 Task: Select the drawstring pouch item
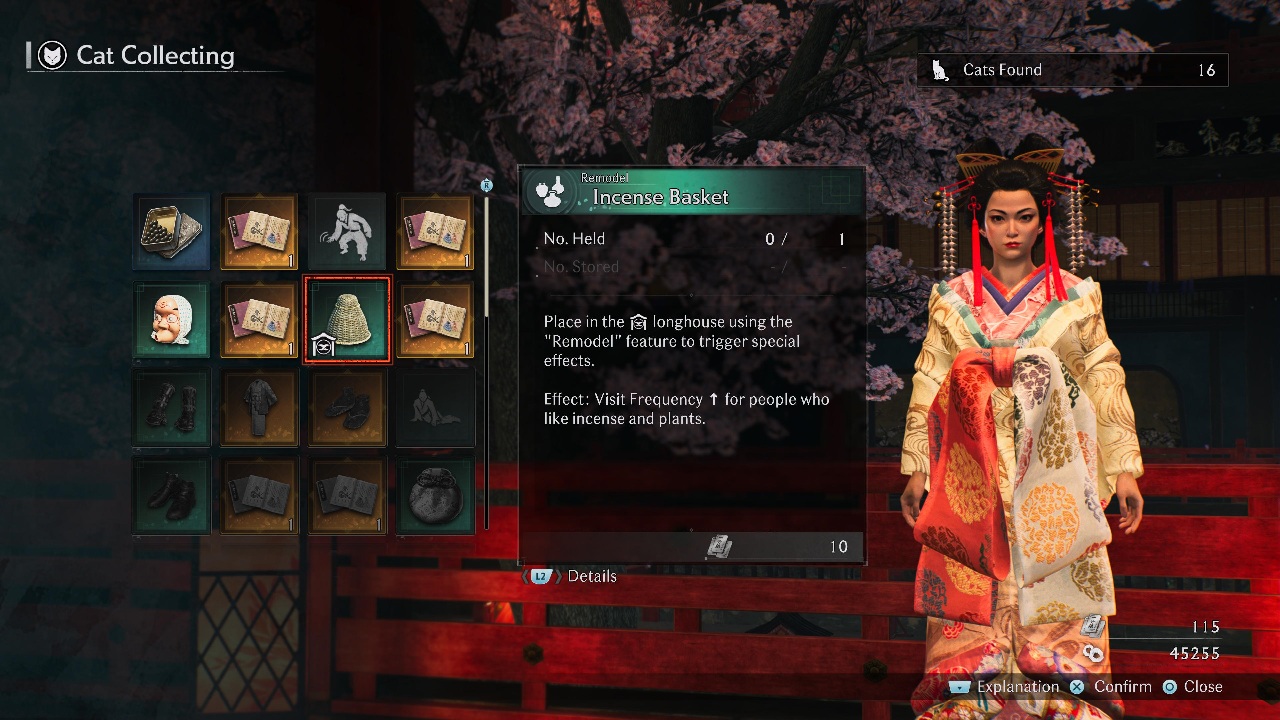click(x=435, y=496)
